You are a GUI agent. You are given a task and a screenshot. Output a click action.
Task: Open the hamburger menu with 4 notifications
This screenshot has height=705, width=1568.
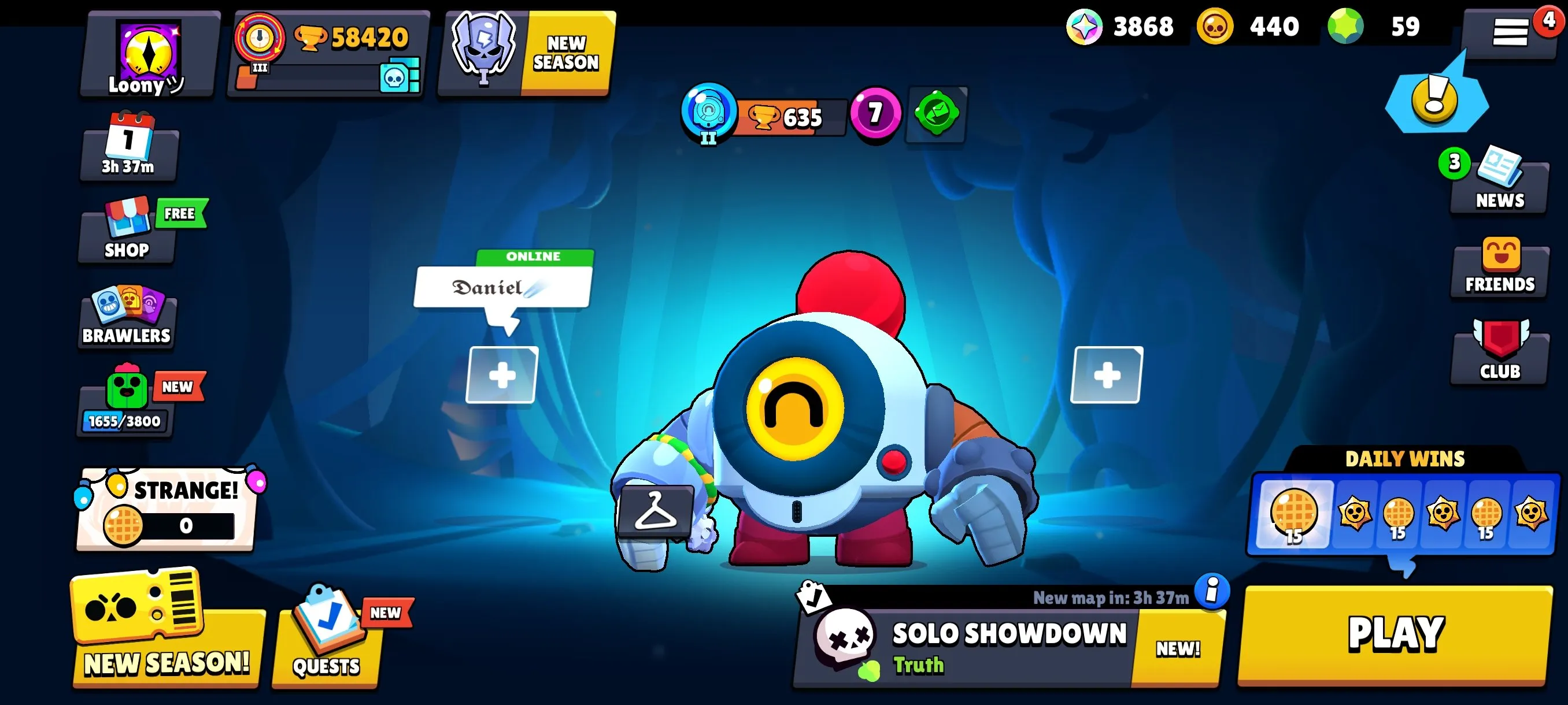[1510, 31]
